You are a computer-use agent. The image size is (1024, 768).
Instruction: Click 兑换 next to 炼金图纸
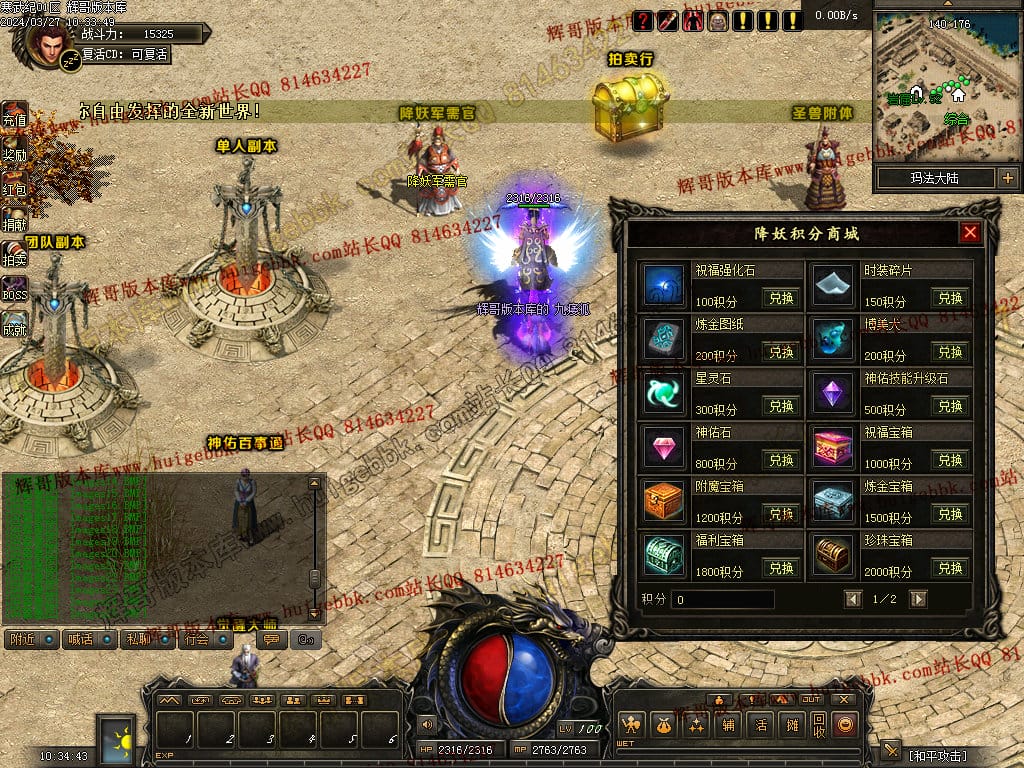click(x=780, y=352)
